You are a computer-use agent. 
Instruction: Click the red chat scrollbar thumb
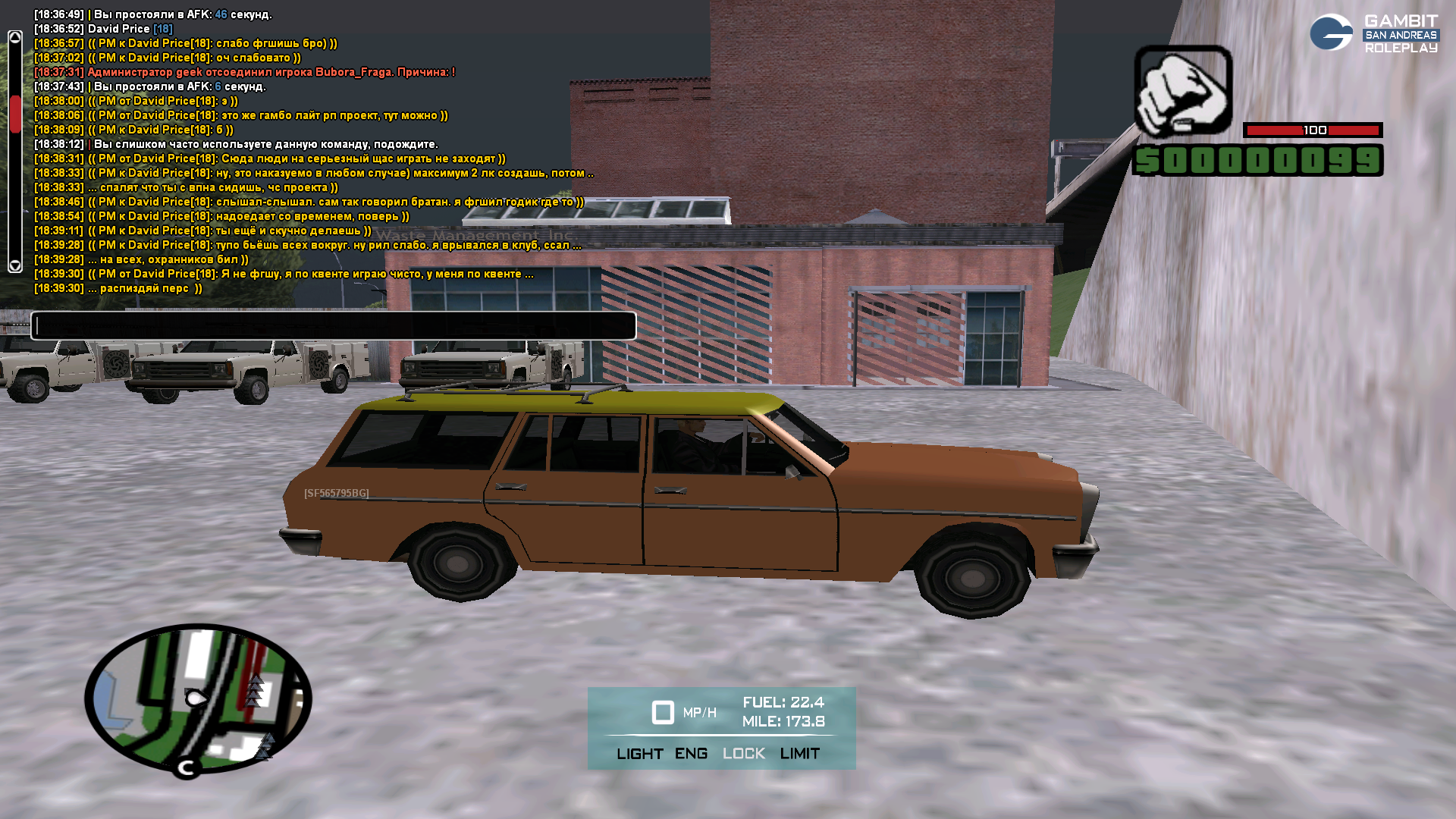[15, 114]
